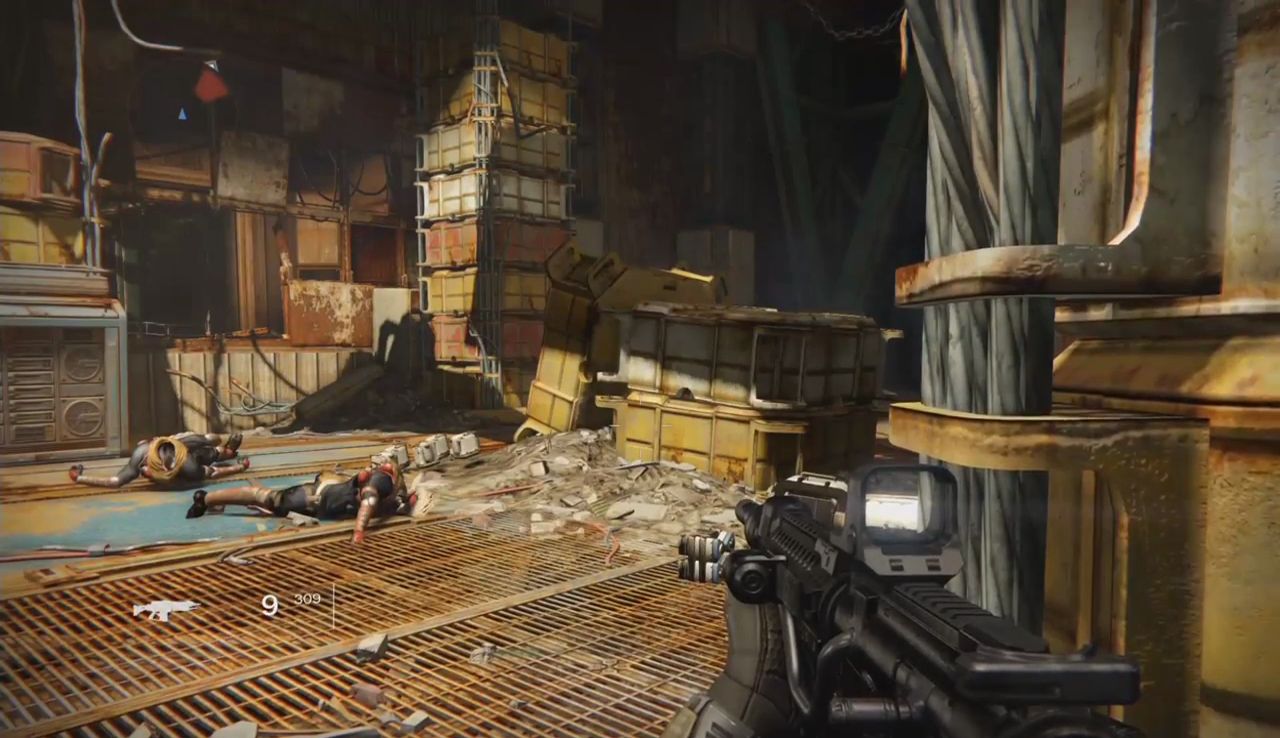
Task: Select the red objective waypoint marker
Action: click(x=211, y=84)
